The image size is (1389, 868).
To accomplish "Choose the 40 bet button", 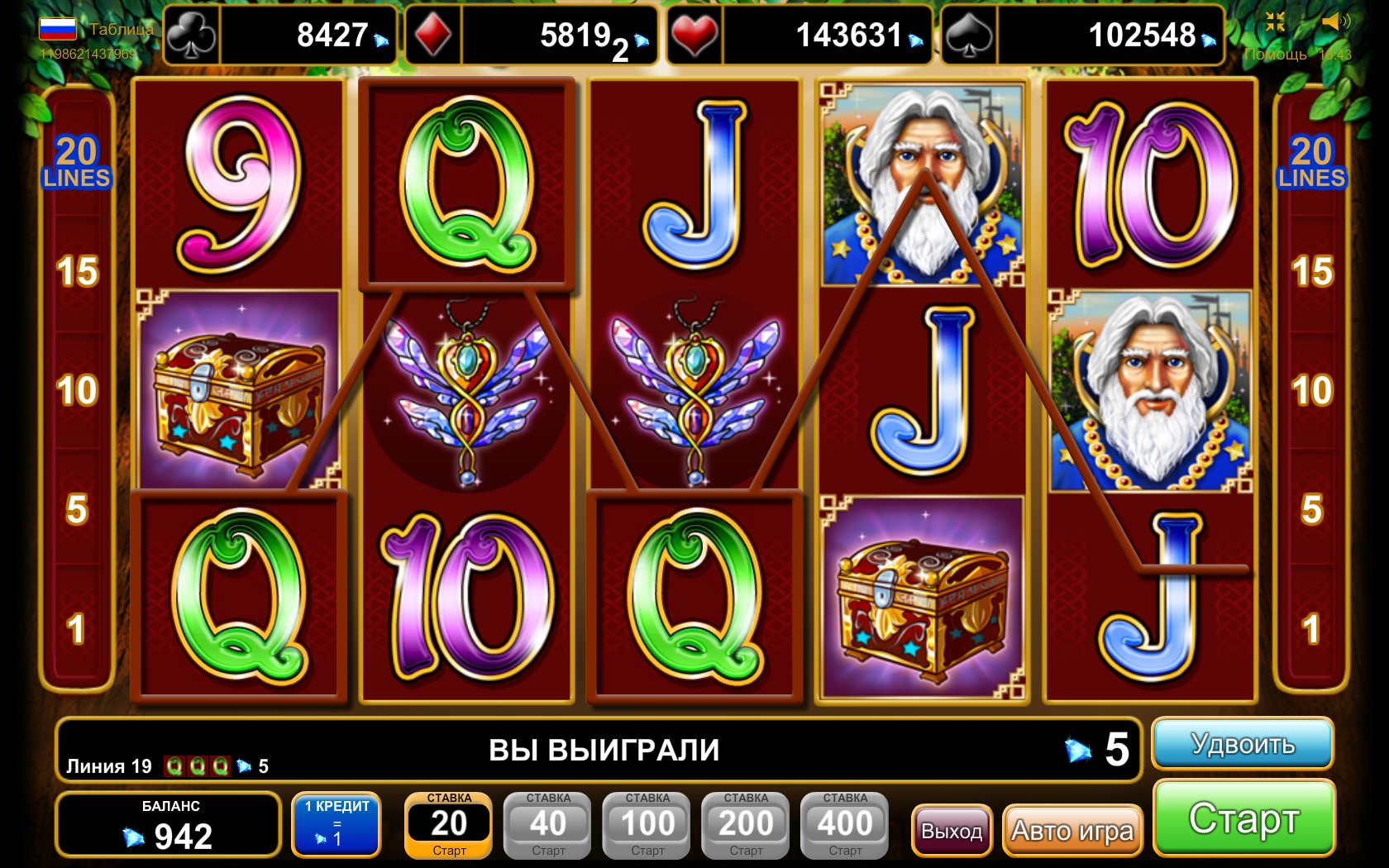I will point(547,825).
